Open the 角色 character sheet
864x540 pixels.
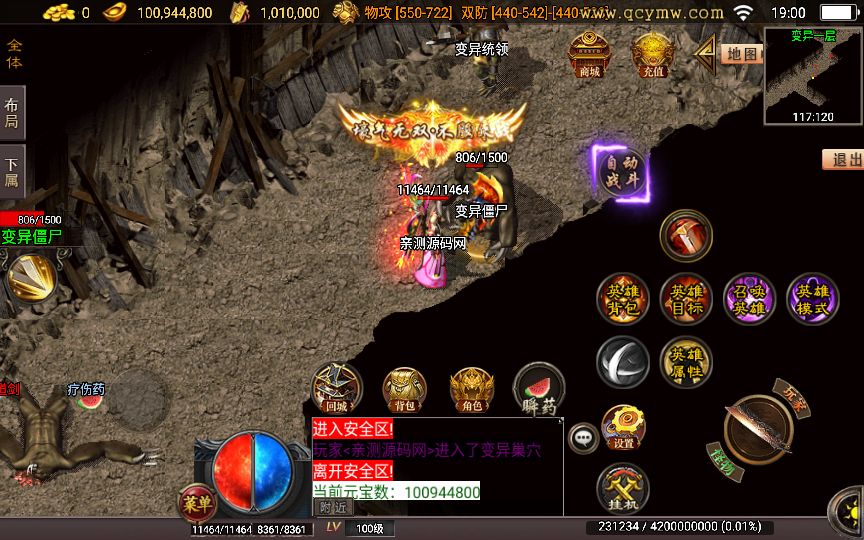[471, 390]
